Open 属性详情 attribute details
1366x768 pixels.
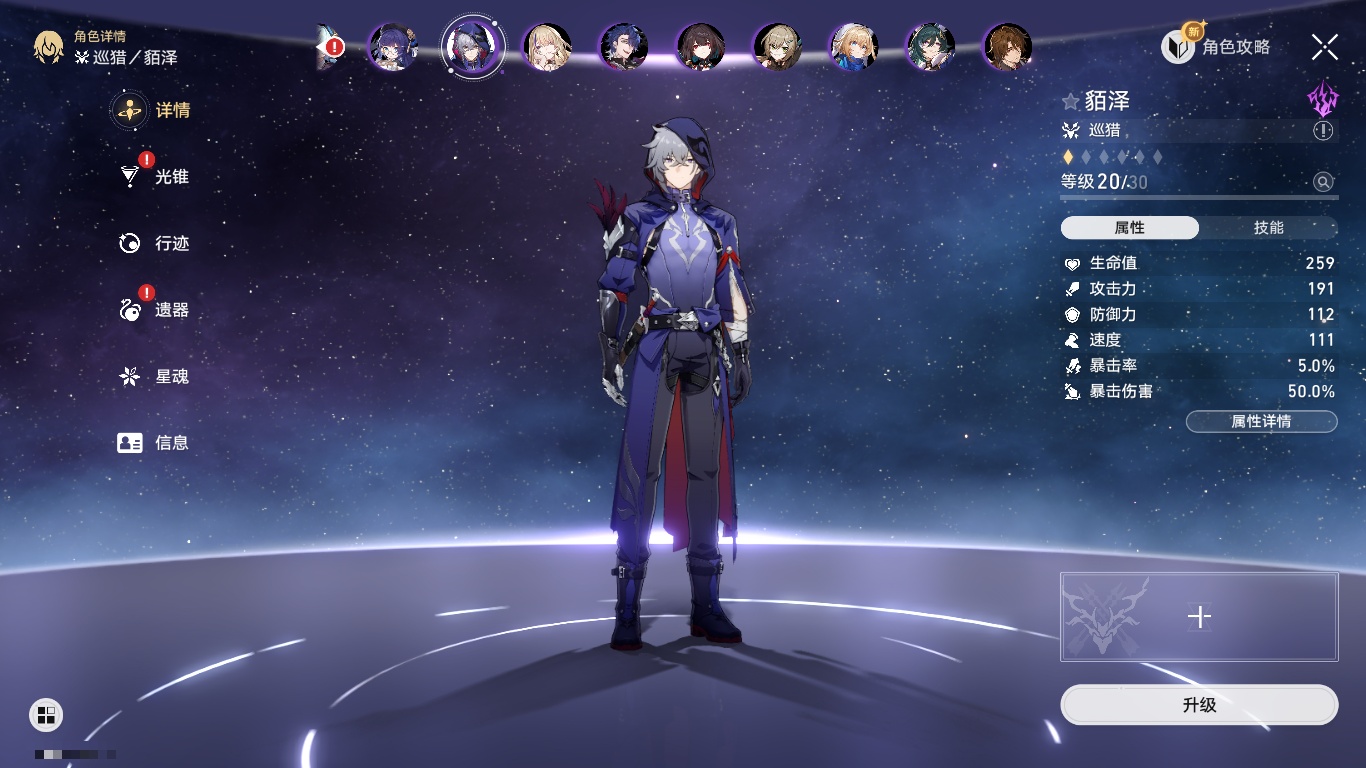tap(1261, 422)
